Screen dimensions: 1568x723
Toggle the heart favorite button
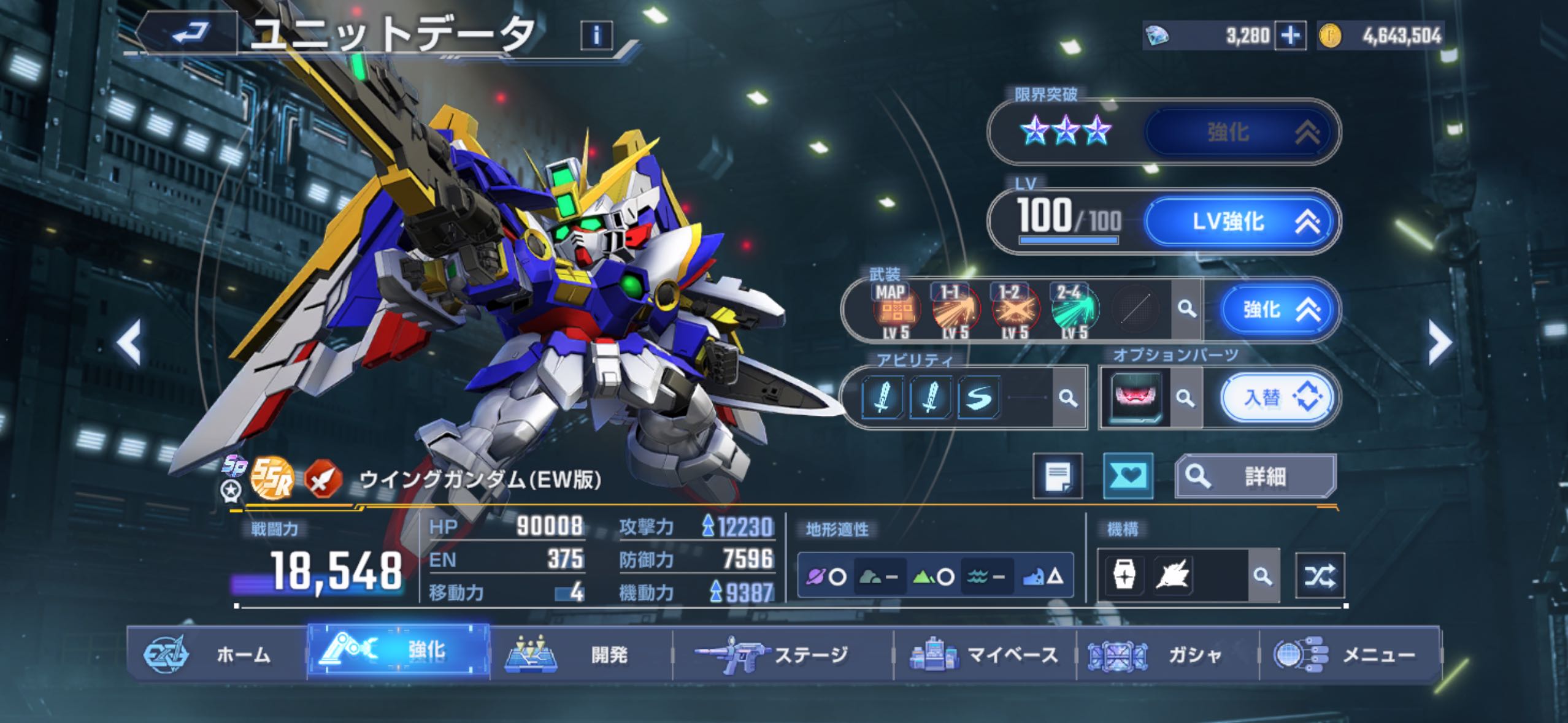1128,476
